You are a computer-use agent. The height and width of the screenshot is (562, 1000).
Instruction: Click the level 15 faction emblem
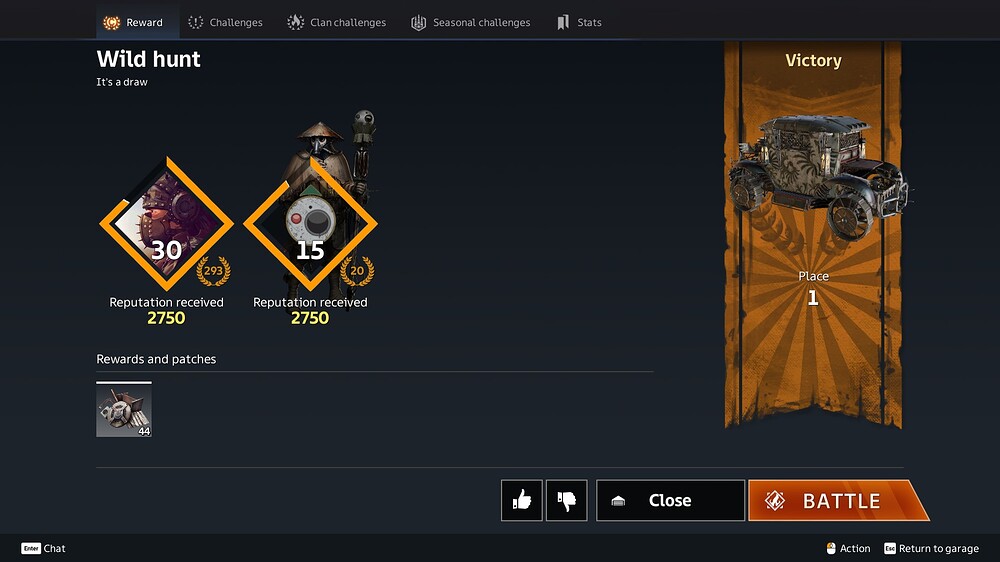pos(310,224)
